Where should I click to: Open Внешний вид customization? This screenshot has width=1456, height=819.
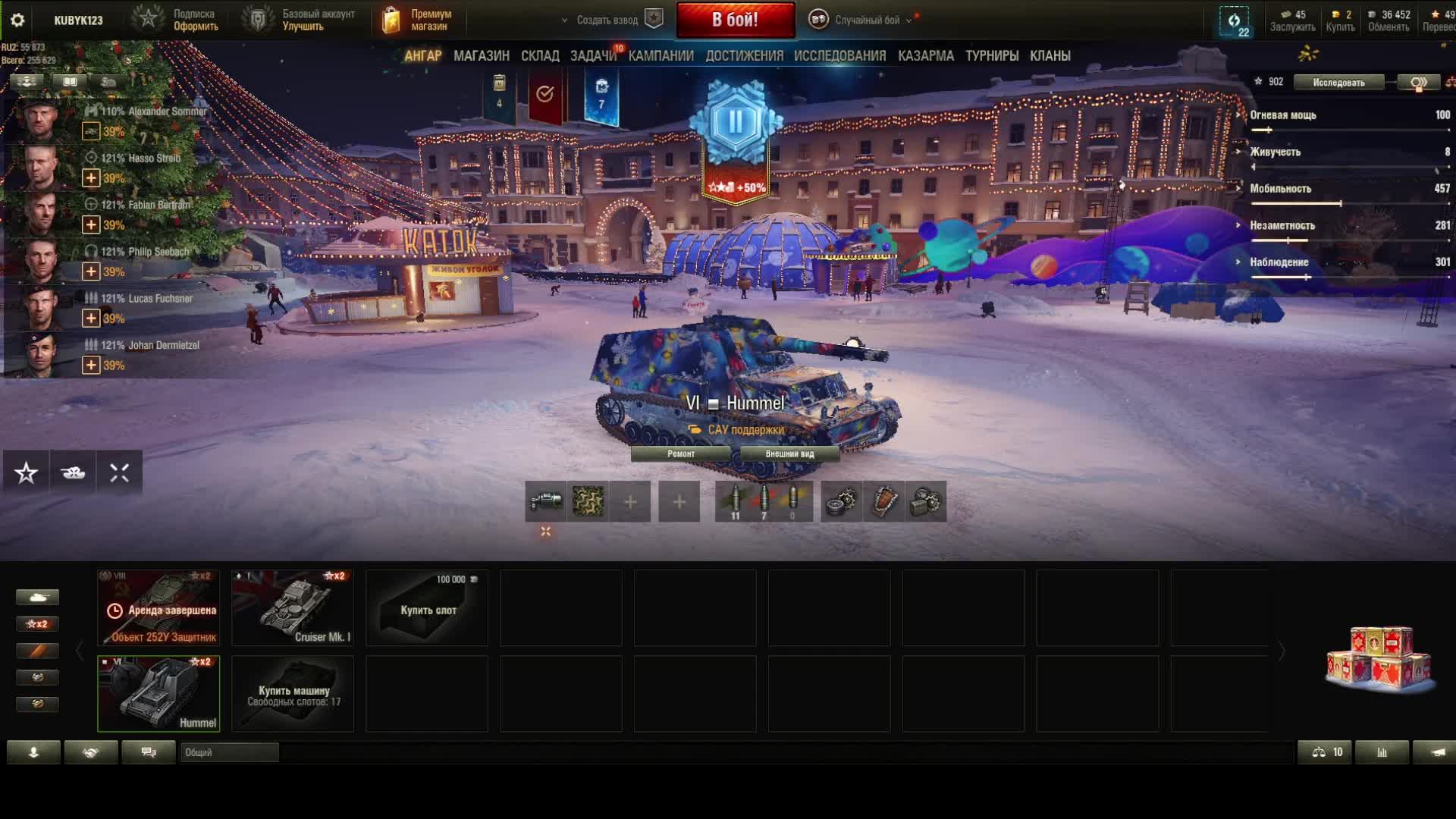click(789, 453)
